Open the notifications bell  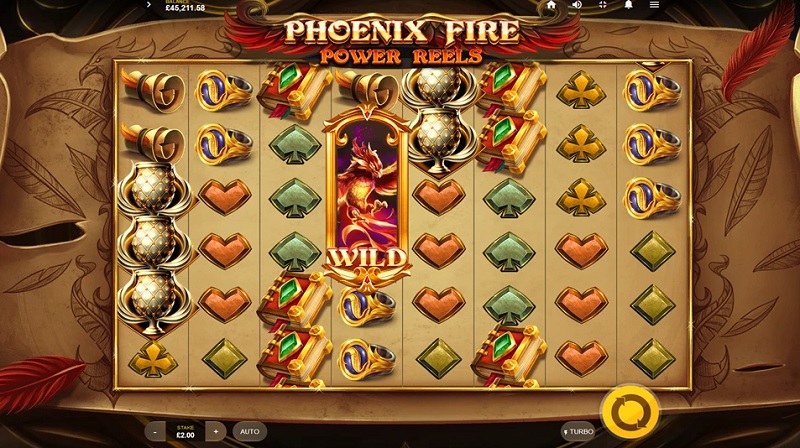point(628,5)
